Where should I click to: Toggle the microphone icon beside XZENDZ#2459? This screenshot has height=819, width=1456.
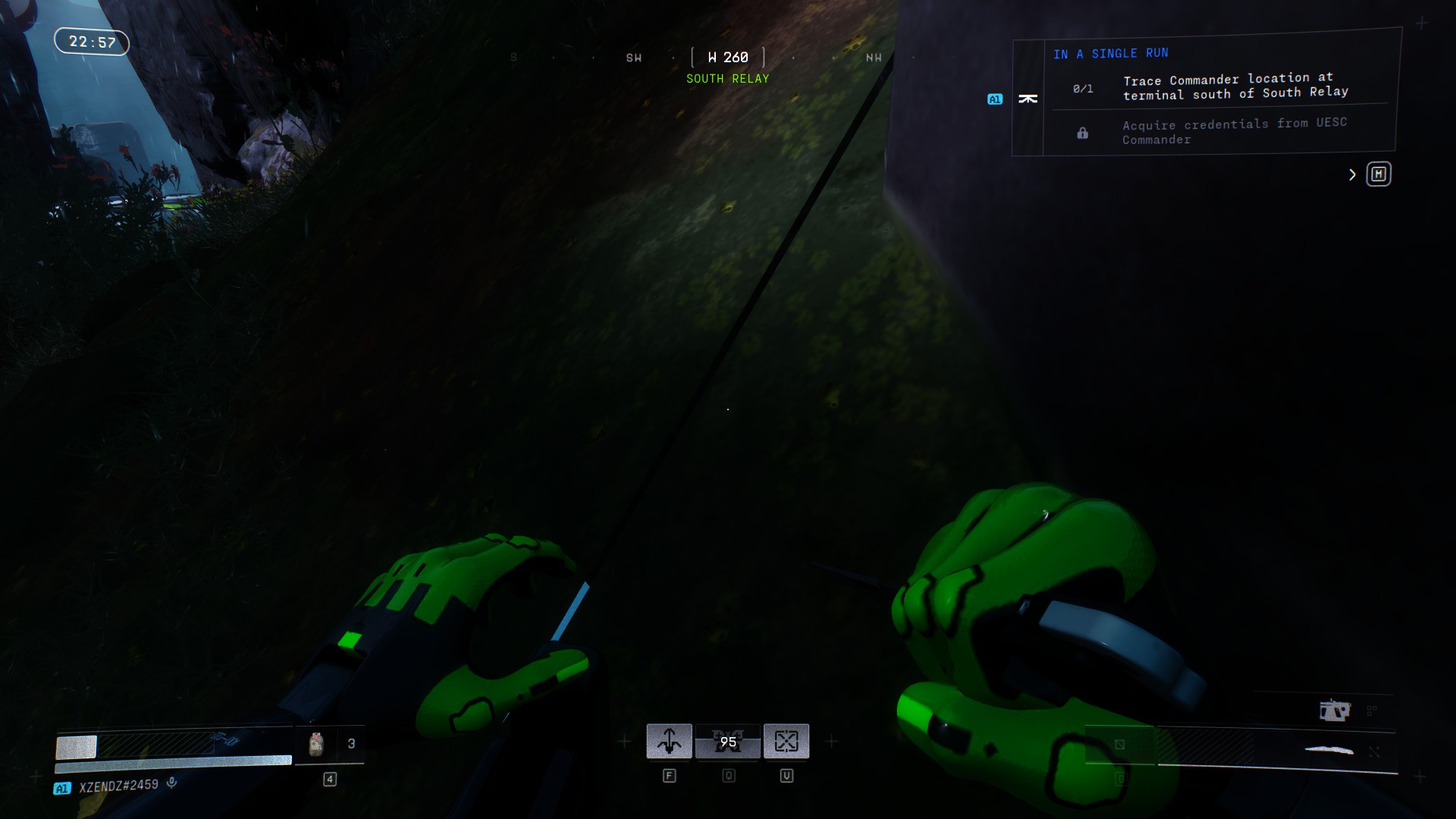click(x=172, y=783)
